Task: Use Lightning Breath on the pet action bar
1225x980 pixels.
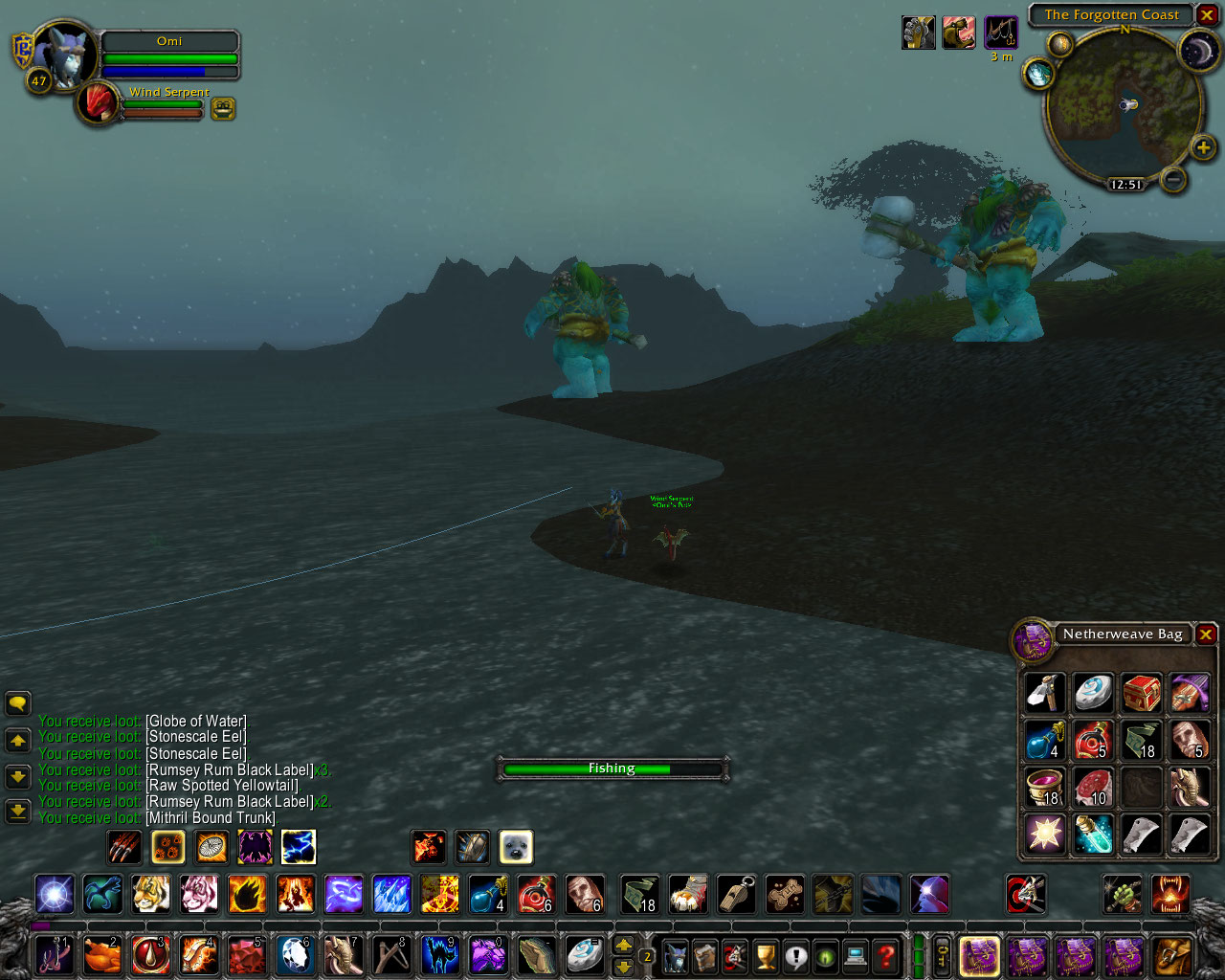Action: point(297,847)
